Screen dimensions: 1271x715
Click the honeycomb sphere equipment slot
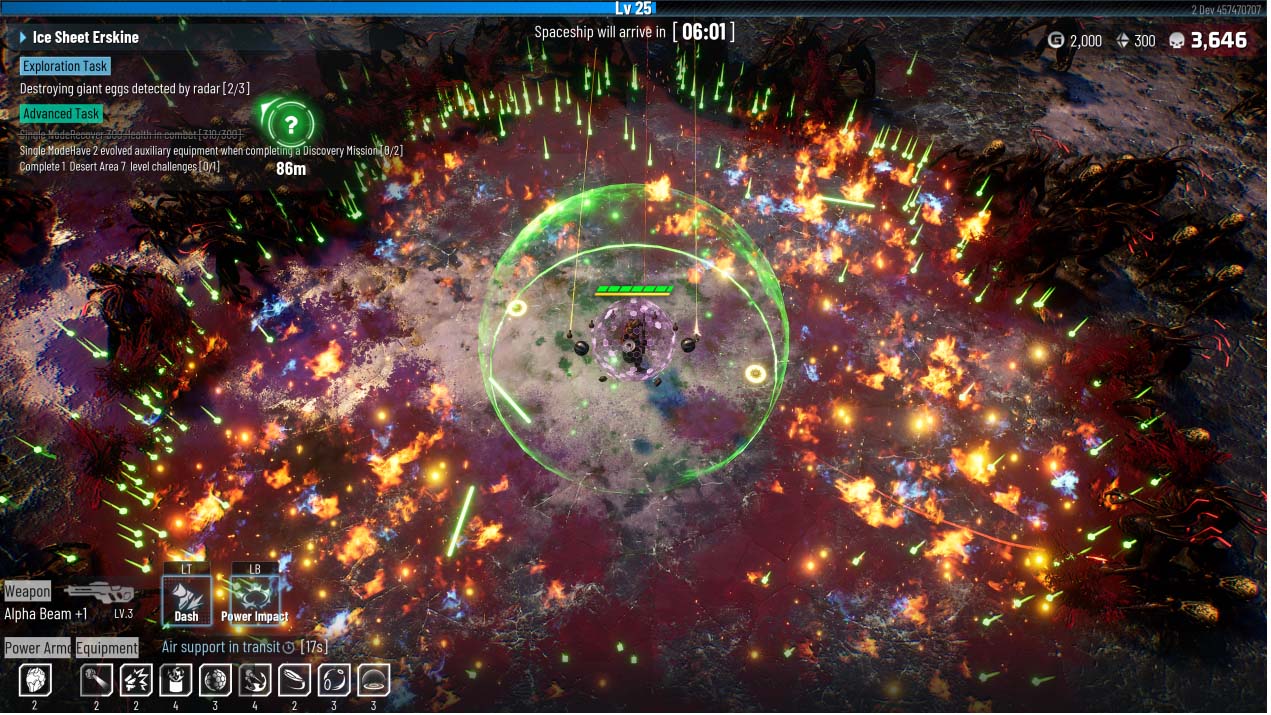[x=215, y=682]
